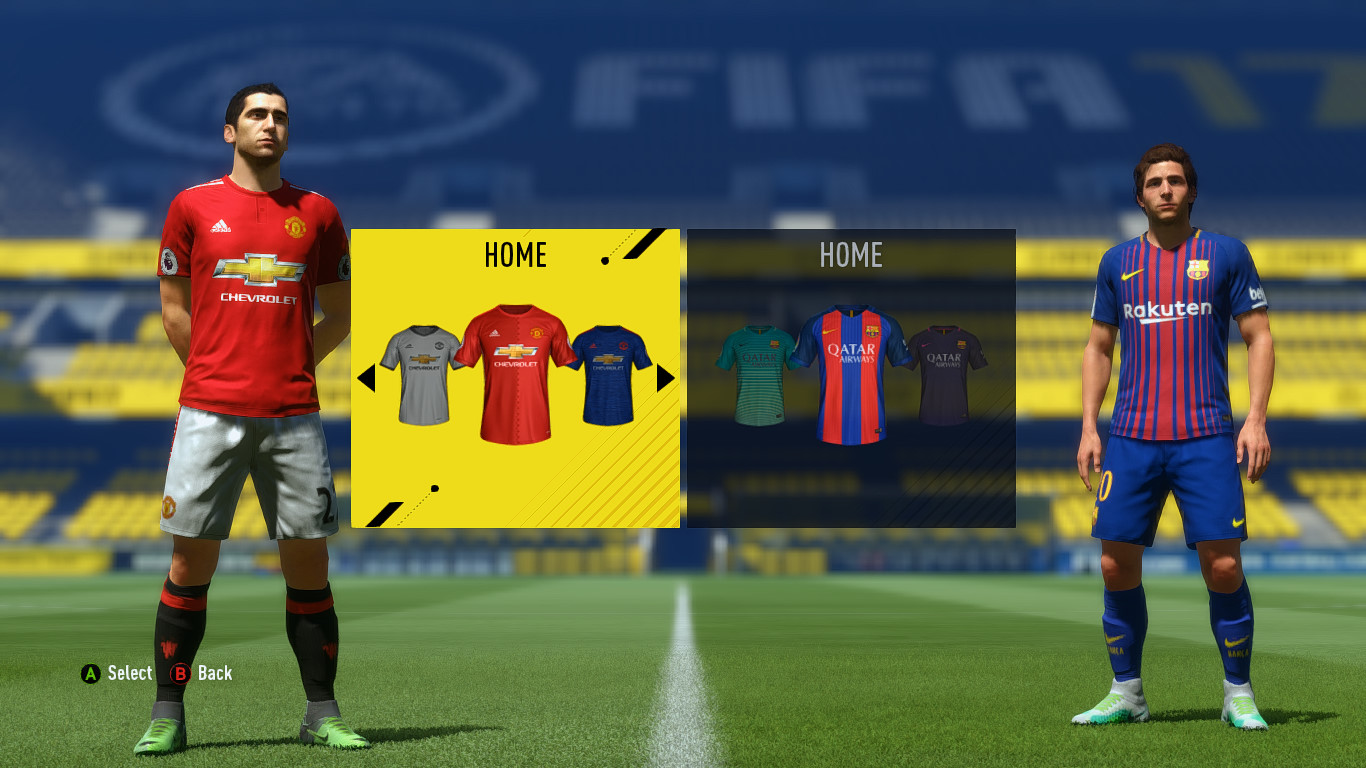Click the Adidas logo on the Manchester United kit

(x=220, y=225)
